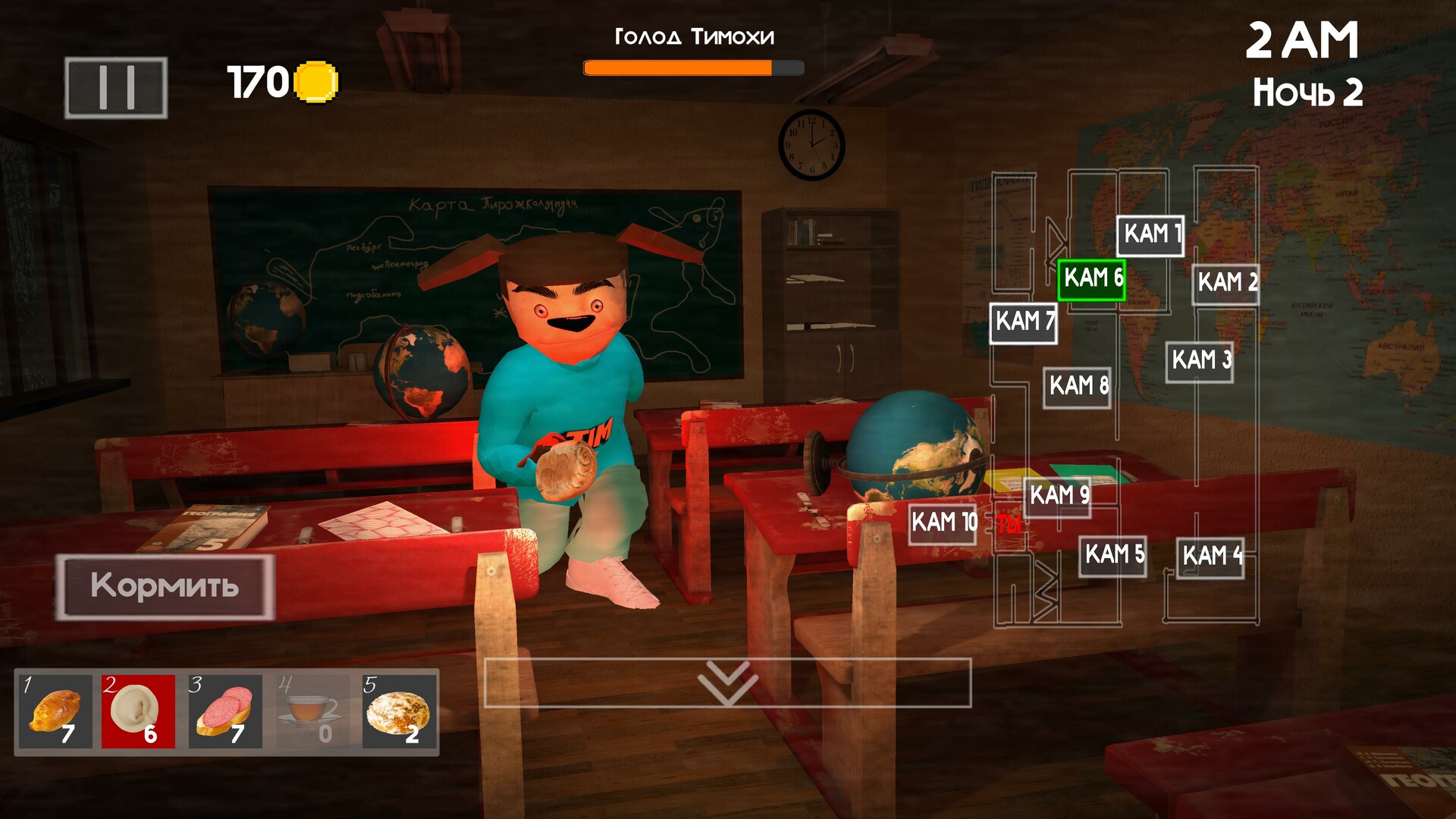Select the КАМ 3 camera tab
The width and height of the screenshot is (1456, 819).
coord(1201,357)
